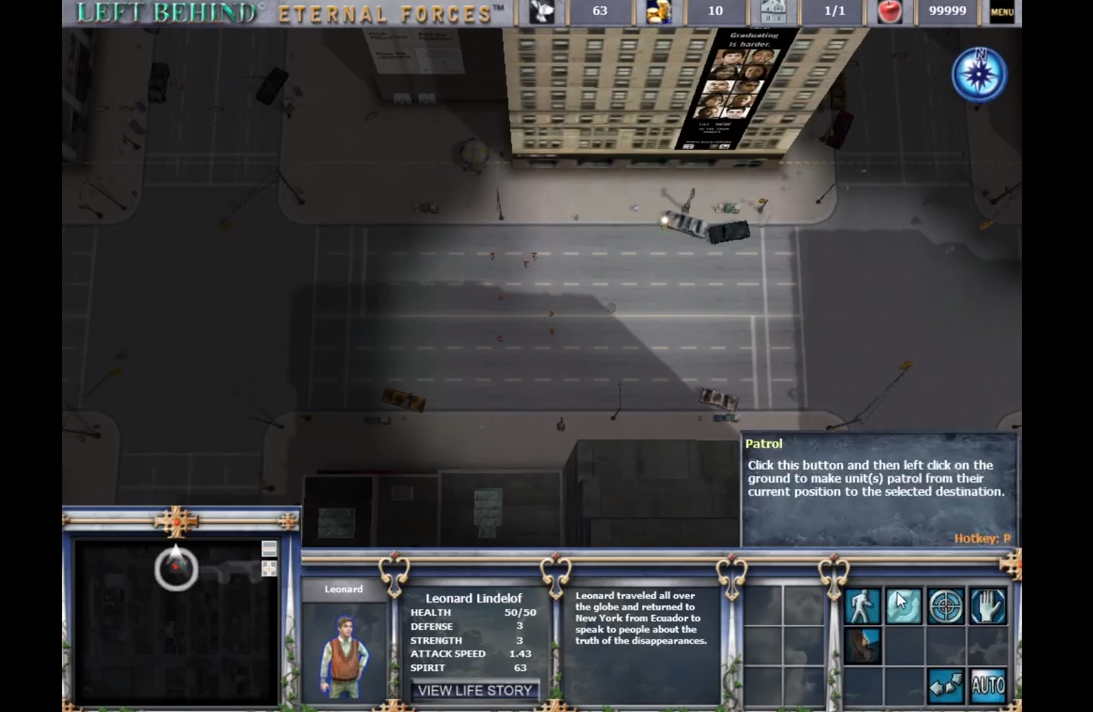The height and width of the screenshot is (712, 1093).
Task: Click the compass rose icon
Action: click(979, 74)
